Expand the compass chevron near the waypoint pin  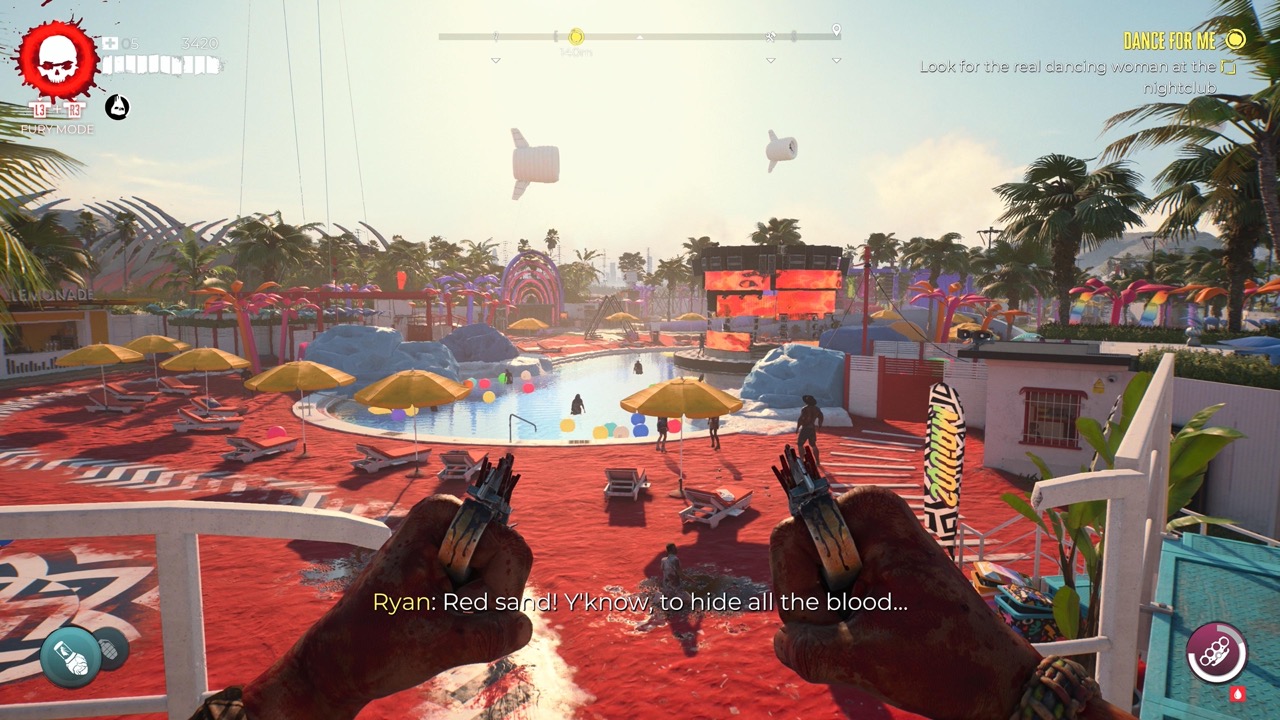tap(837, 61)
